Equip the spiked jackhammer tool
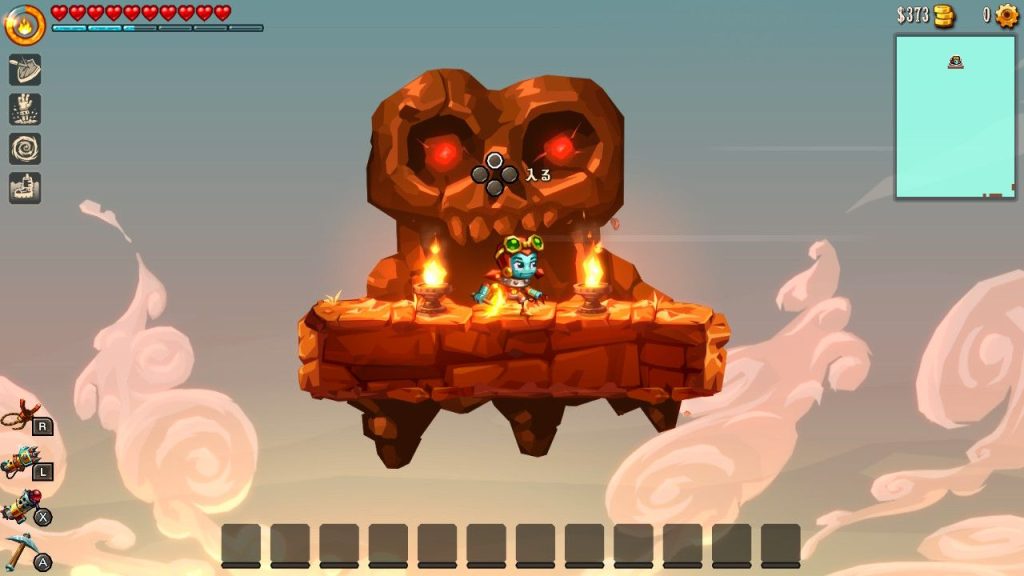This screenshot has width=1024, height=576. [20, 461]
